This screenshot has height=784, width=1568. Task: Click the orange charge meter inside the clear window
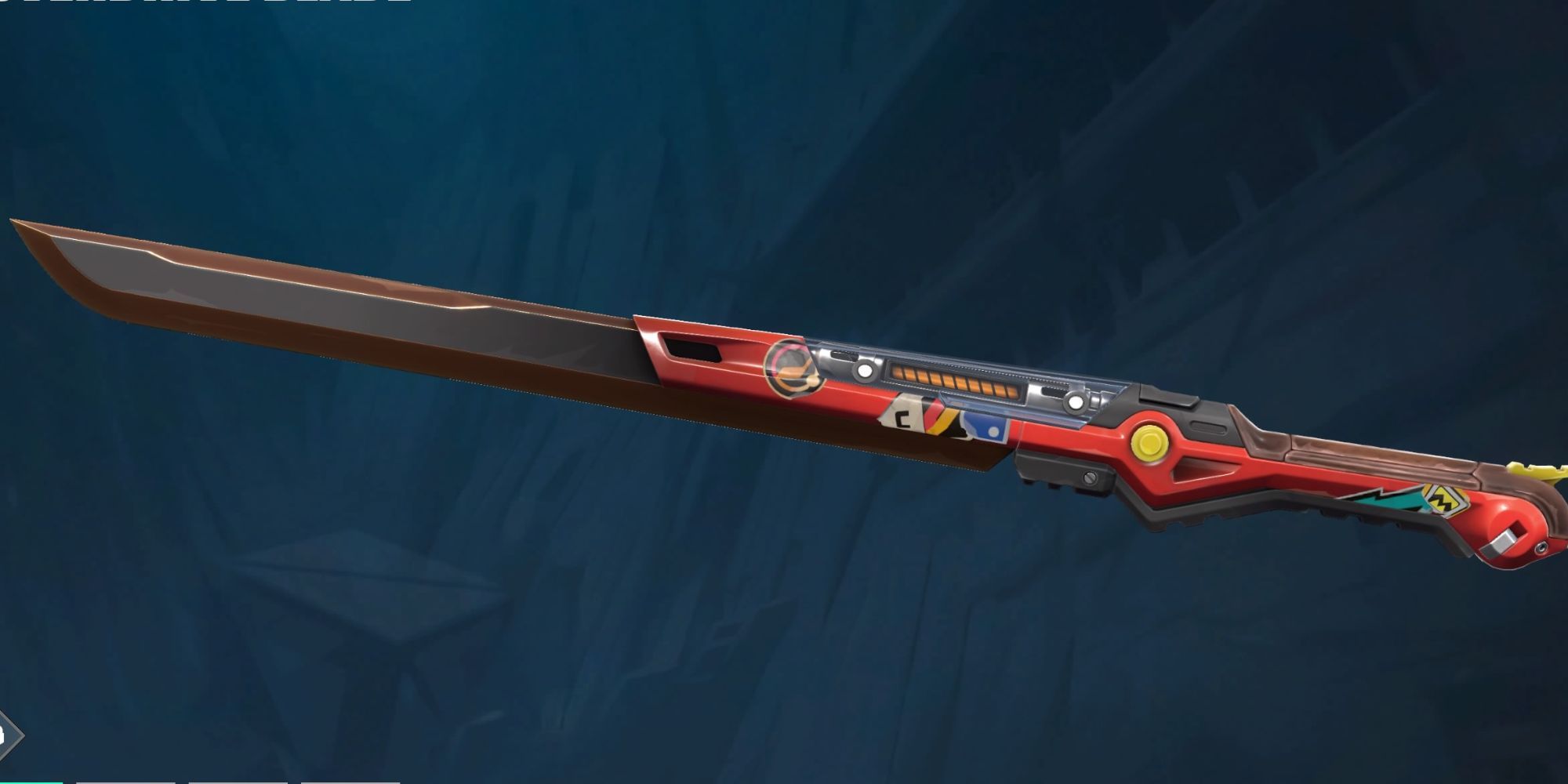tap(956, 381)
